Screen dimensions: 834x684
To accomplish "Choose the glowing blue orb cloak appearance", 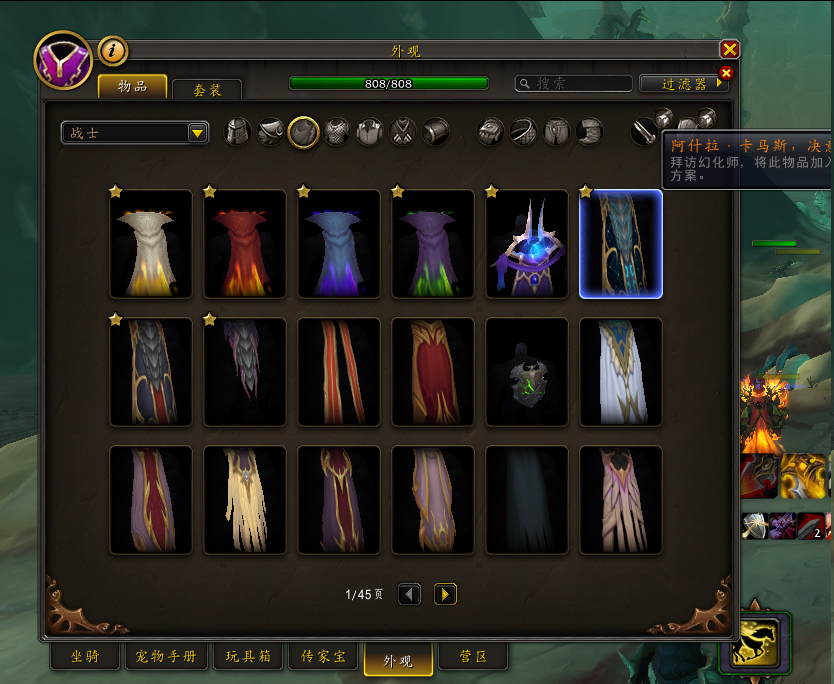I will [527, 245].
